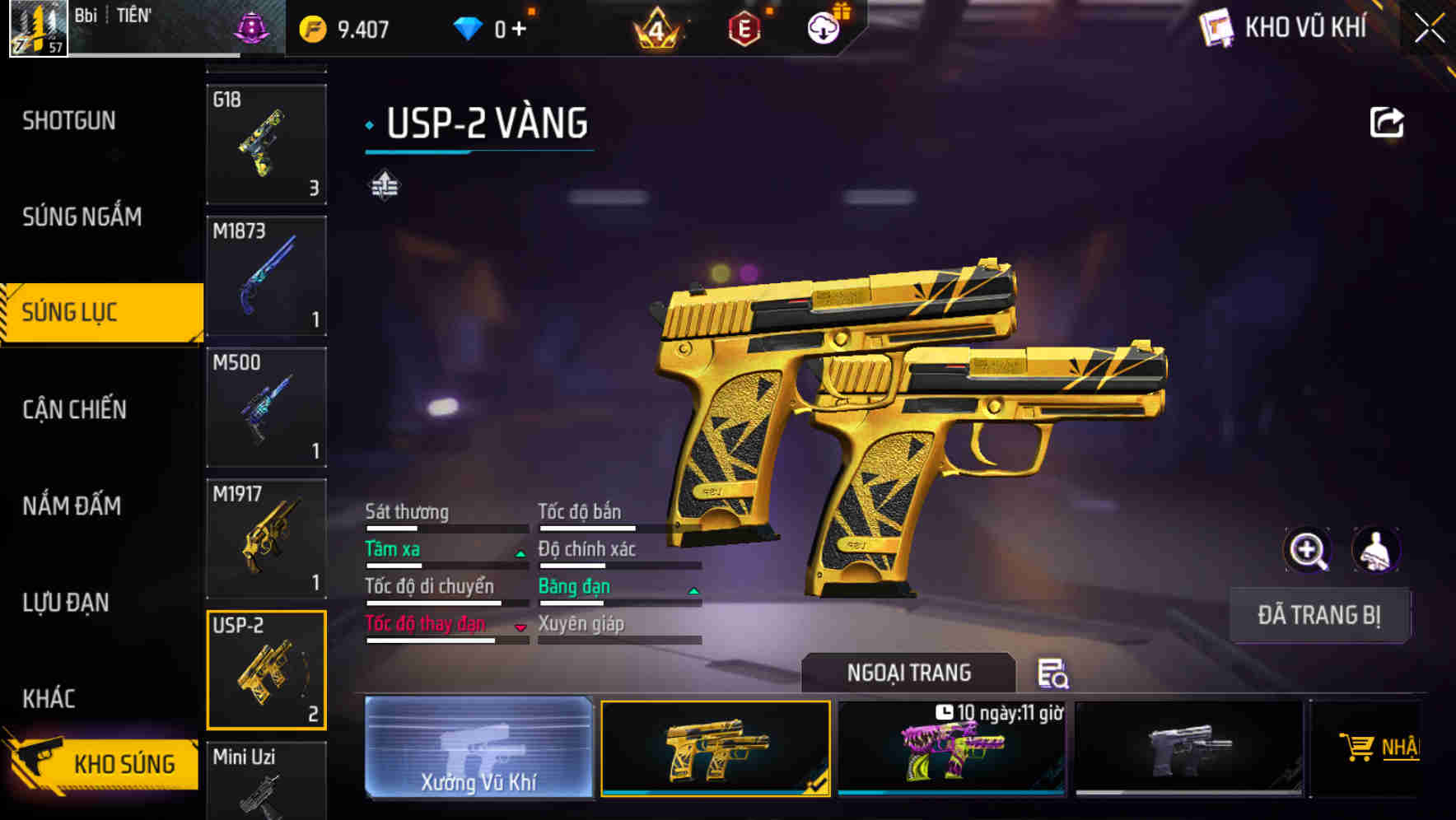Expand the green arrow next to Băng đạn
Image resolution: width=1456 pixels, height=820 pixels.
coord(693,591)
